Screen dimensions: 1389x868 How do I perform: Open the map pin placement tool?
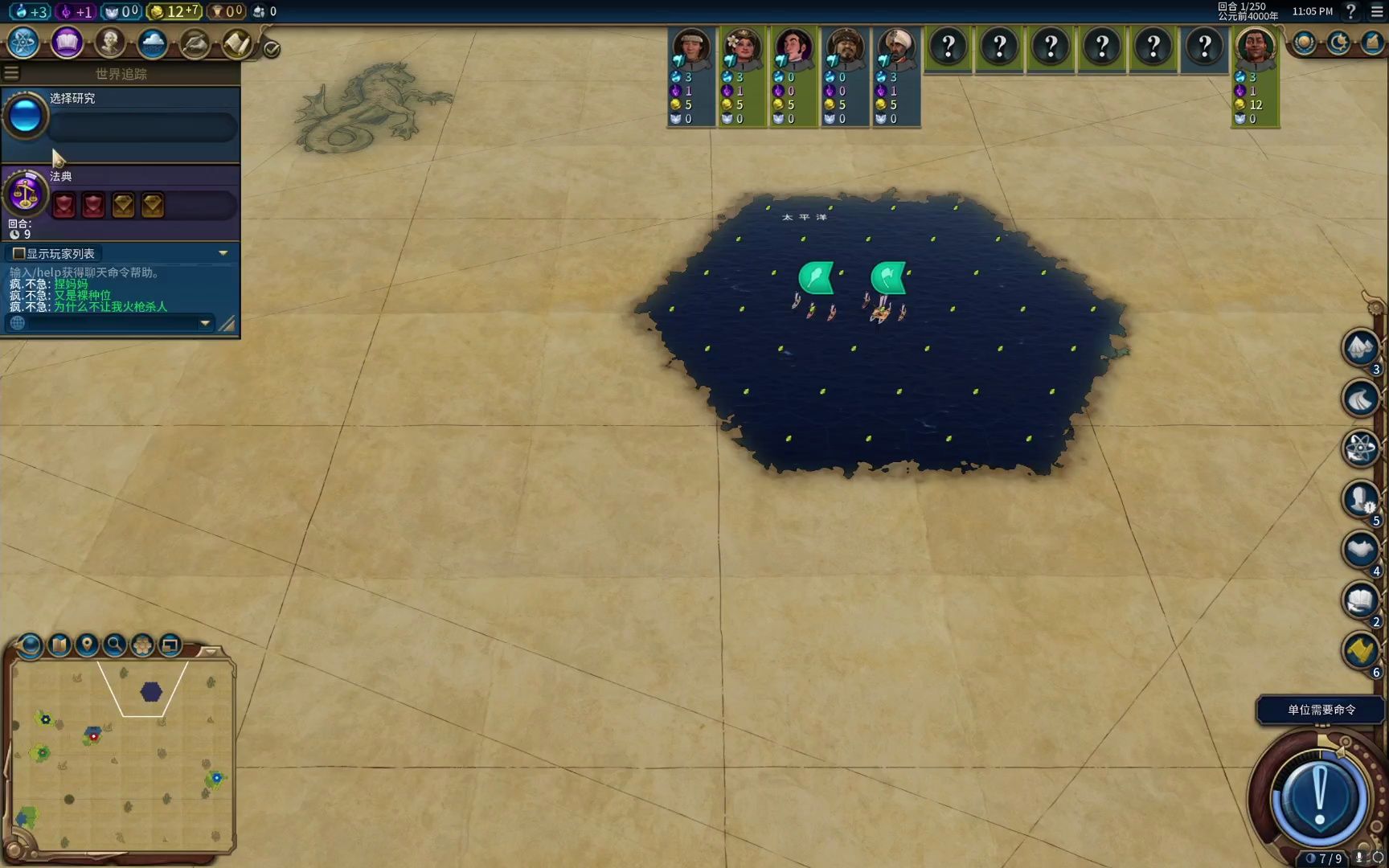[x=87, y=645]
